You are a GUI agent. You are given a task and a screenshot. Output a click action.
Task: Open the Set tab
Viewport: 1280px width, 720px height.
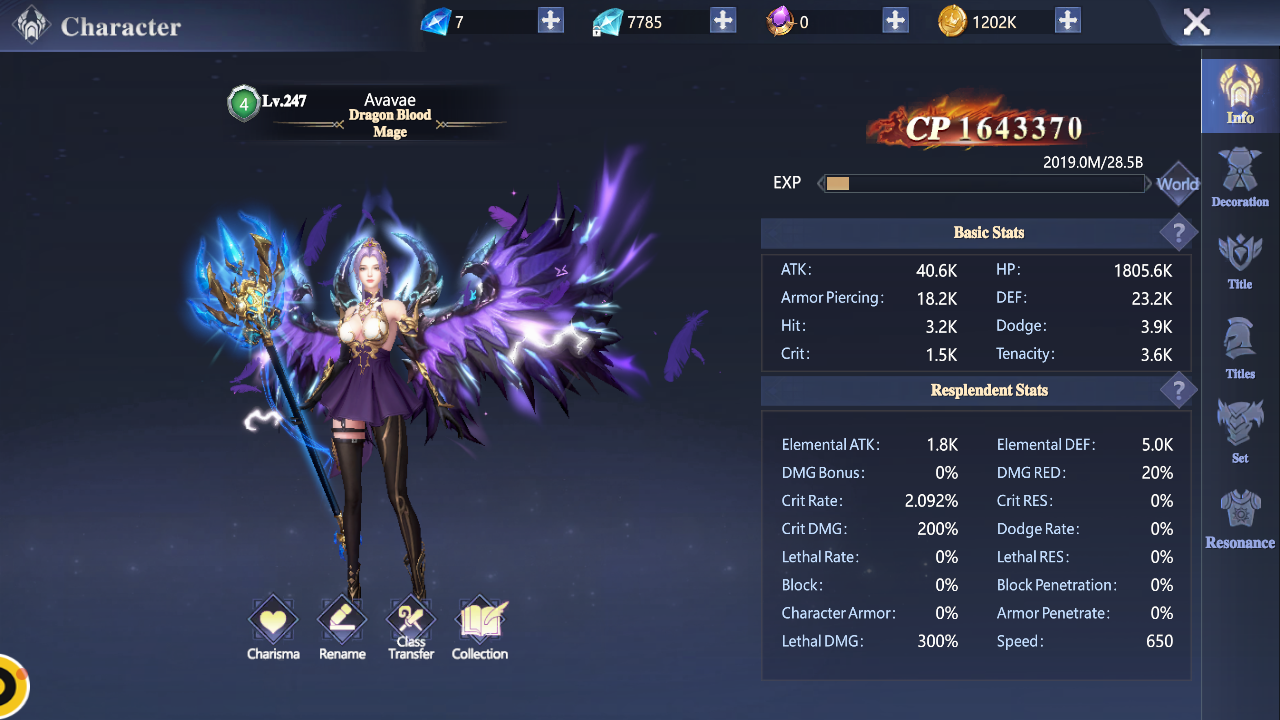click(x=1240, y=432)
